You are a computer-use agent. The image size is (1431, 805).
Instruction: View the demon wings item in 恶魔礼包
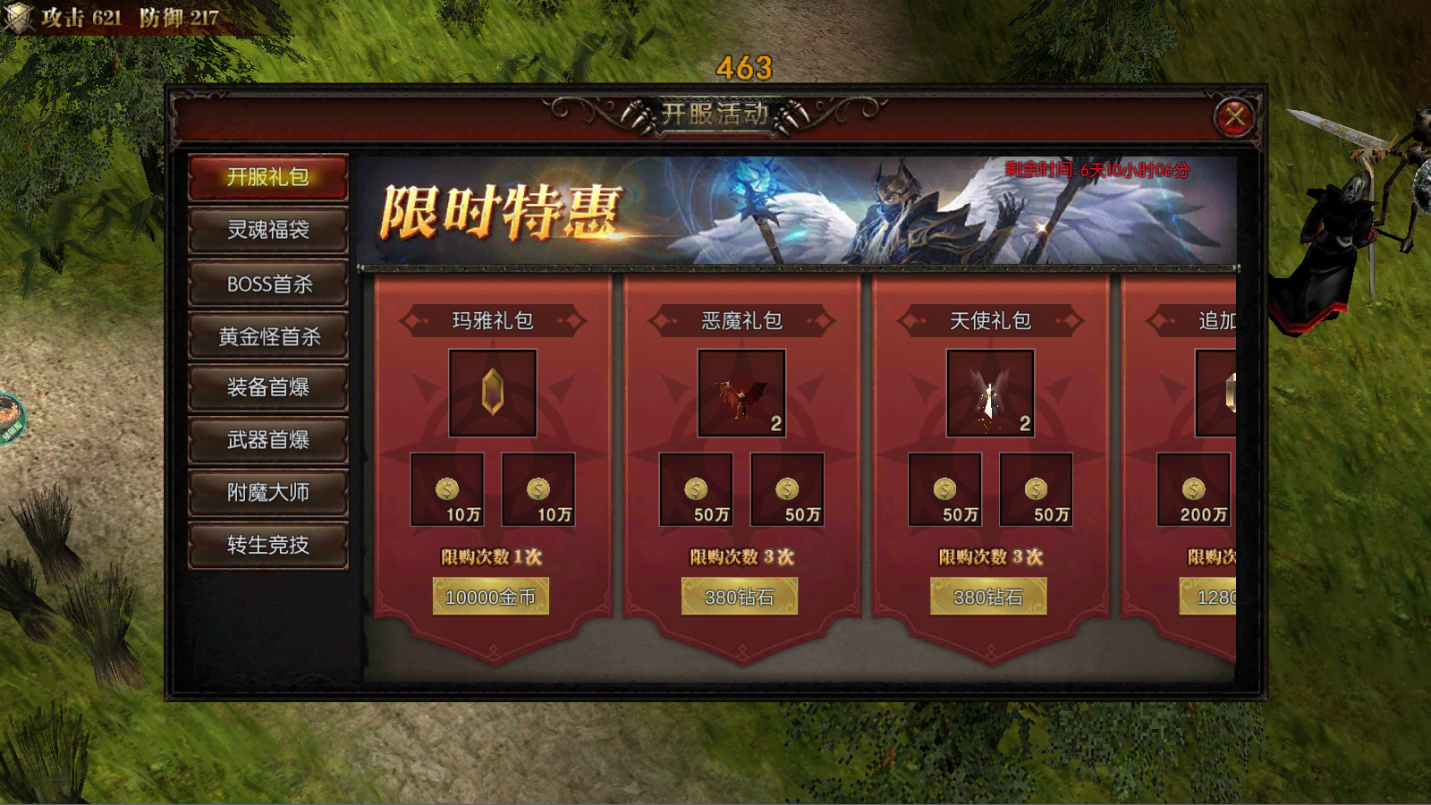[x=741, y=393]
